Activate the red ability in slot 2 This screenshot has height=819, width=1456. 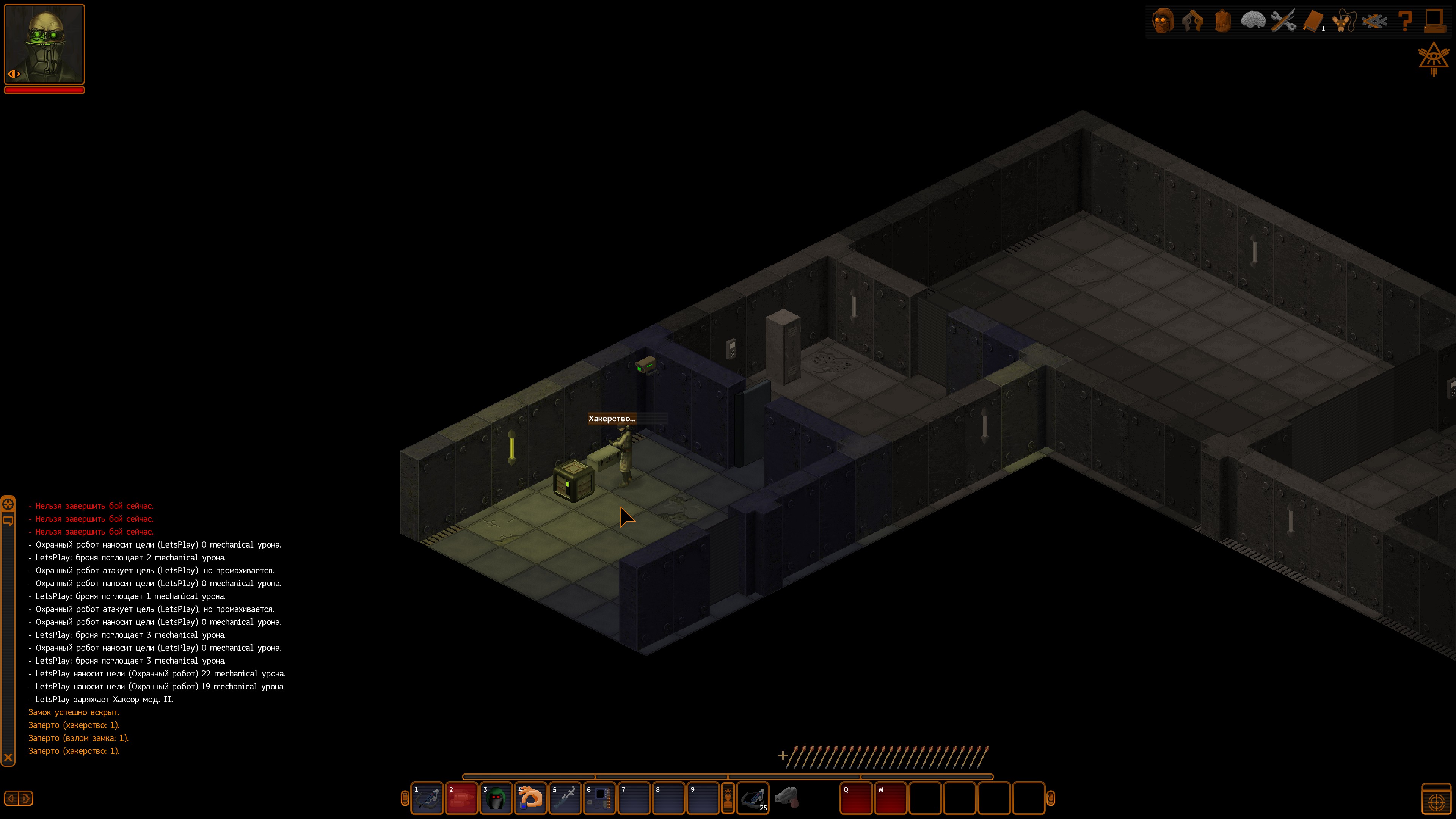click(462, 798)
